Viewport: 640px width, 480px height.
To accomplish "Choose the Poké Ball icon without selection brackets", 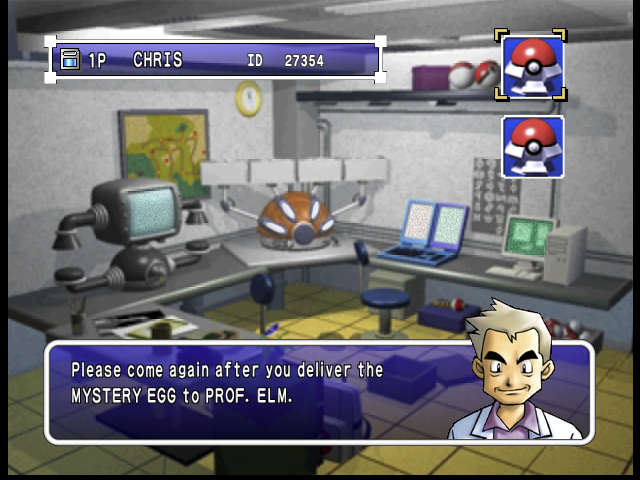I will [532, 146].
